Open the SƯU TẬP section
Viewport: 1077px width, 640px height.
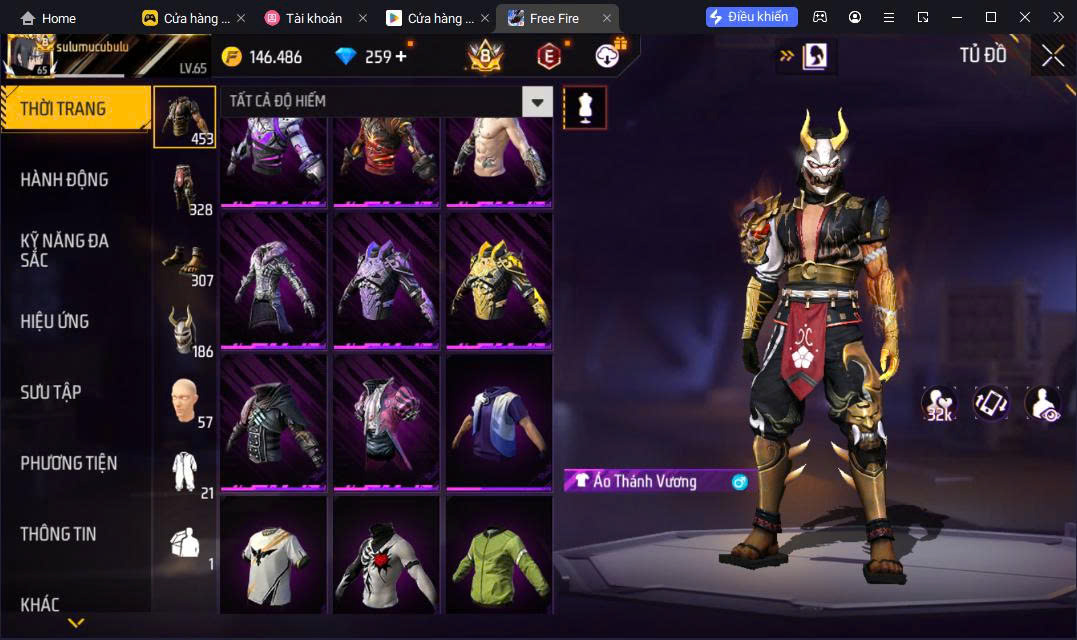[x=51, y=392]
